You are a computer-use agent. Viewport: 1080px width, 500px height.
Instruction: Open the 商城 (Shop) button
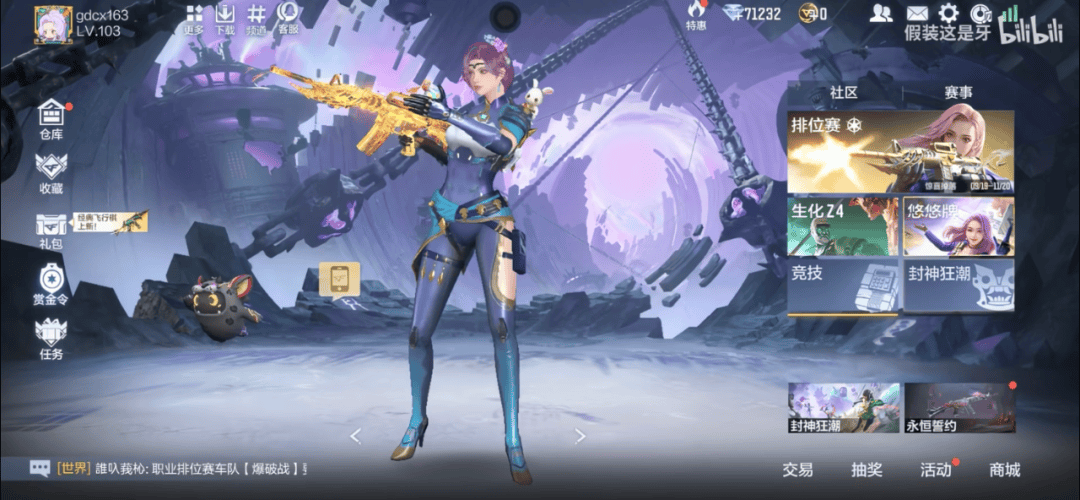[1004, 469]
